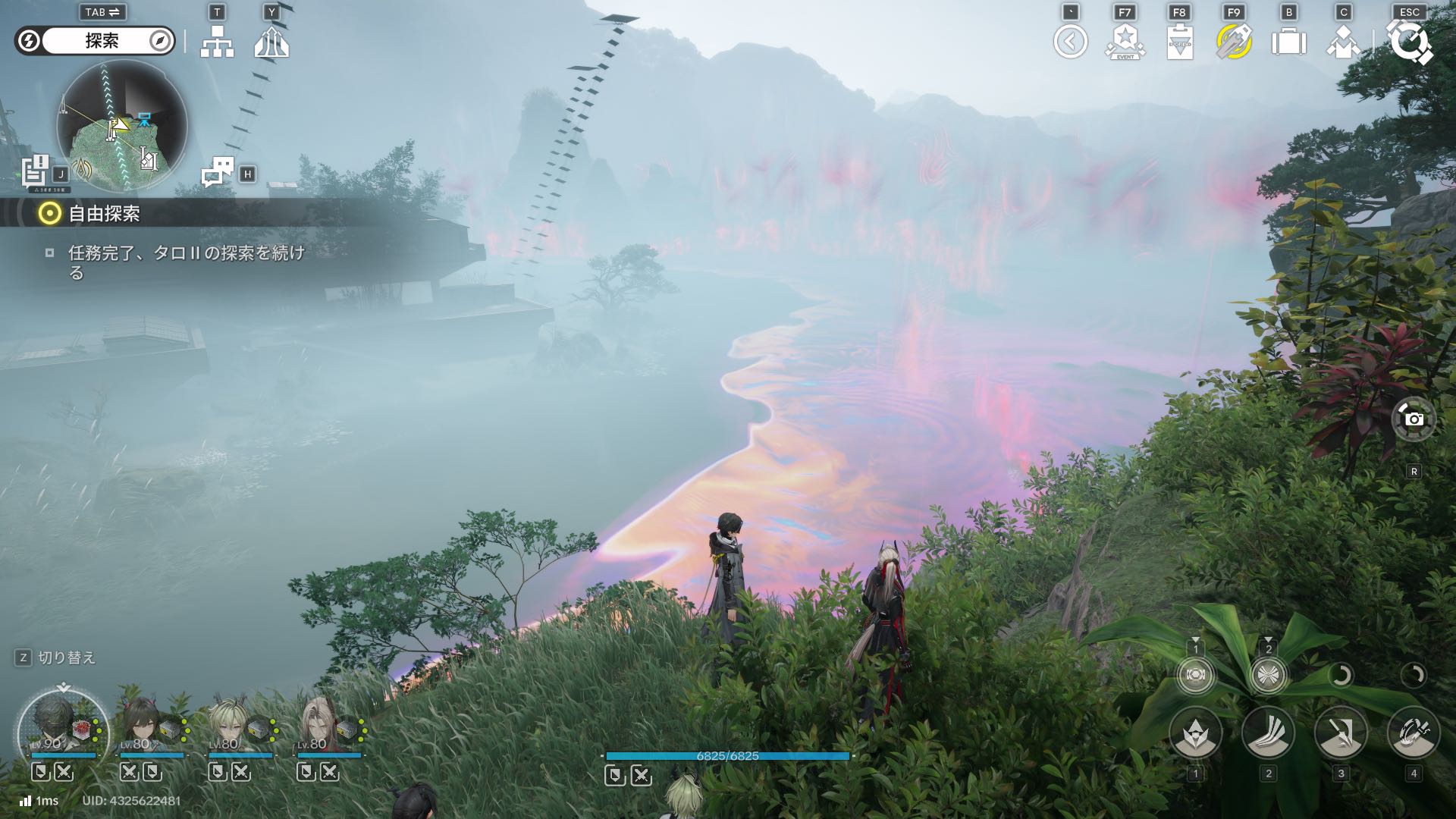The image size is (1456, 819).
Task: Open the mission log document icon
Action: (36, 170)
